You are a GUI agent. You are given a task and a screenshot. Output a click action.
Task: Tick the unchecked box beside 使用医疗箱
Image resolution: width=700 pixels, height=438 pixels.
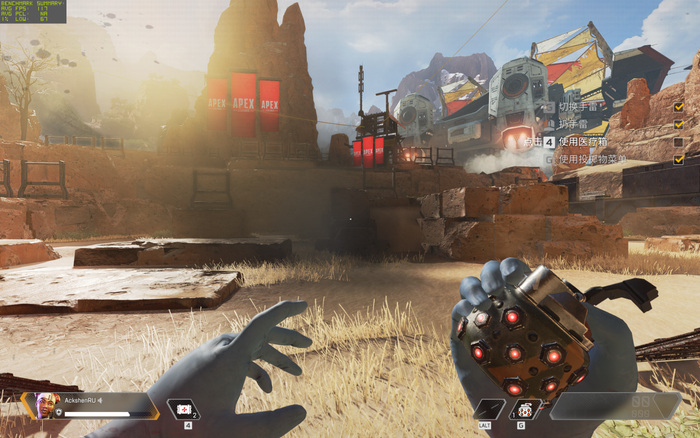[x=679, y=142]
